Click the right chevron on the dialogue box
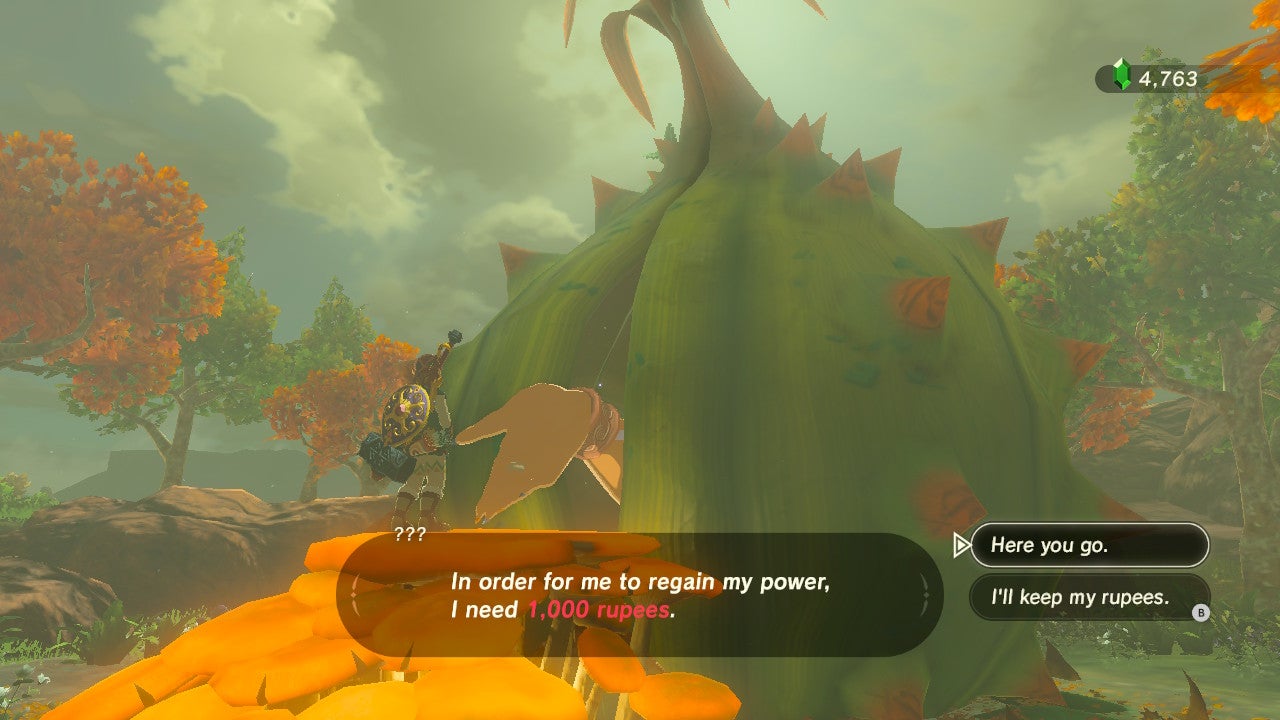 pyautogui.click(x=925, y=592)
